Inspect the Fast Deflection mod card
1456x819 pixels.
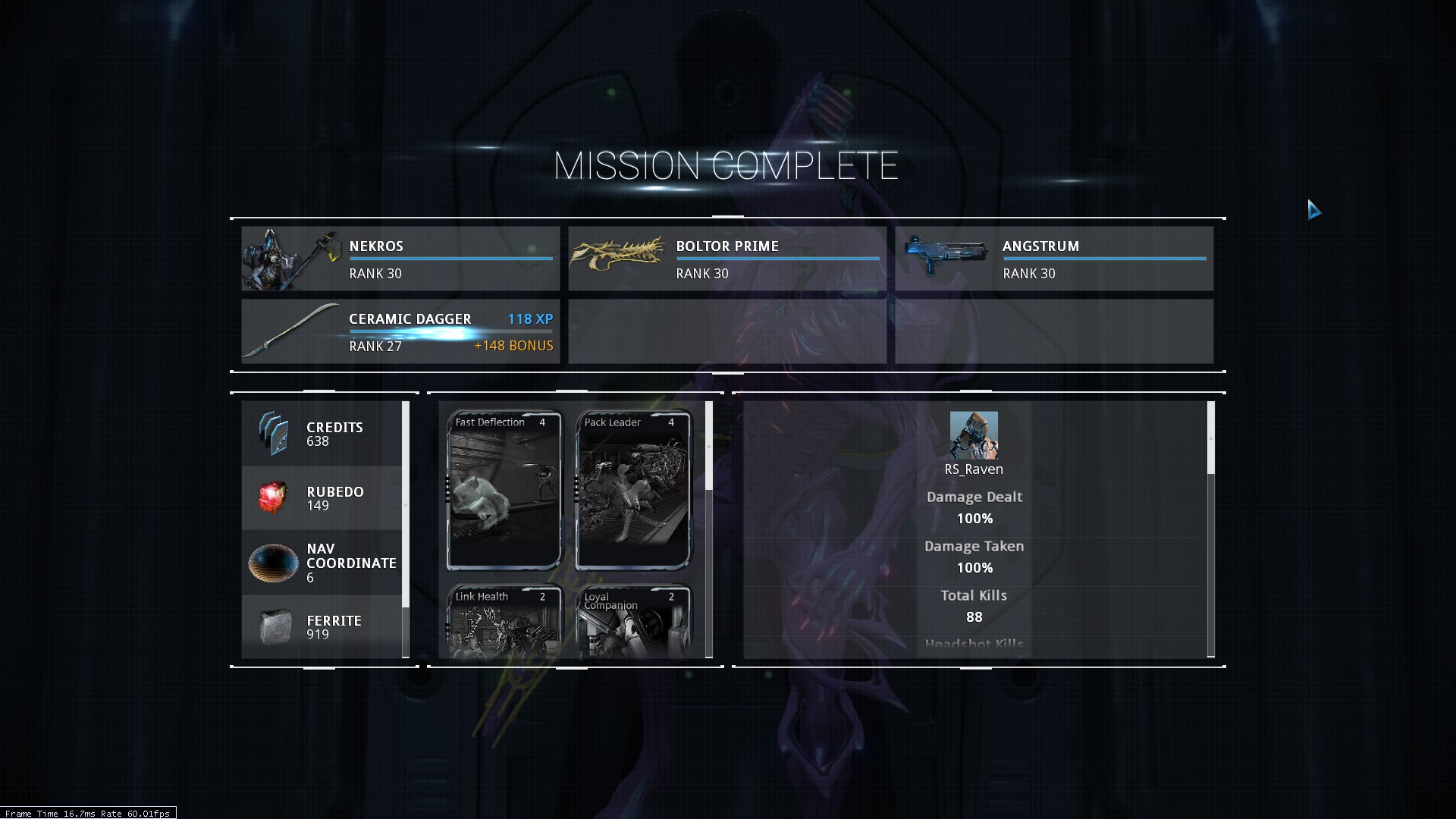click(x=504, y=490)
